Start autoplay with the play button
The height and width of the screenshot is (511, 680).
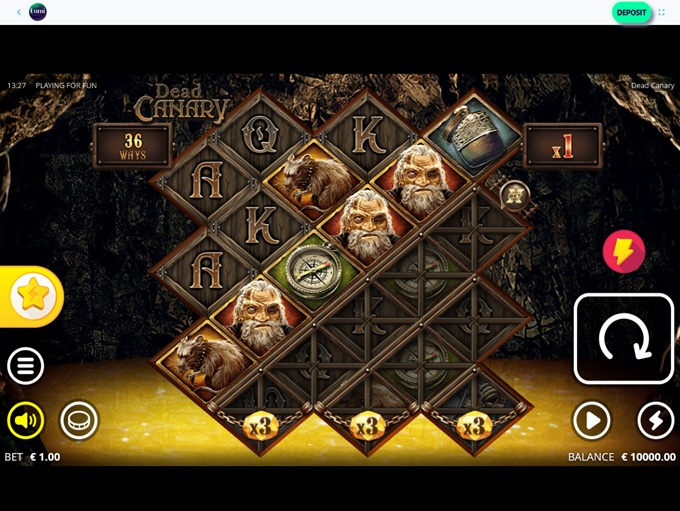[591, 421]
